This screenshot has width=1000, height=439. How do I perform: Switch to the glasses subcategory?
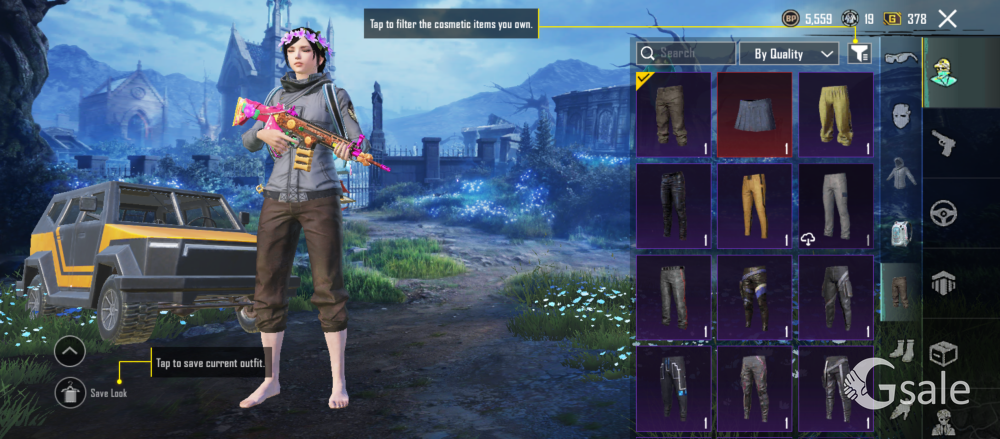click(x=899, y=57)
